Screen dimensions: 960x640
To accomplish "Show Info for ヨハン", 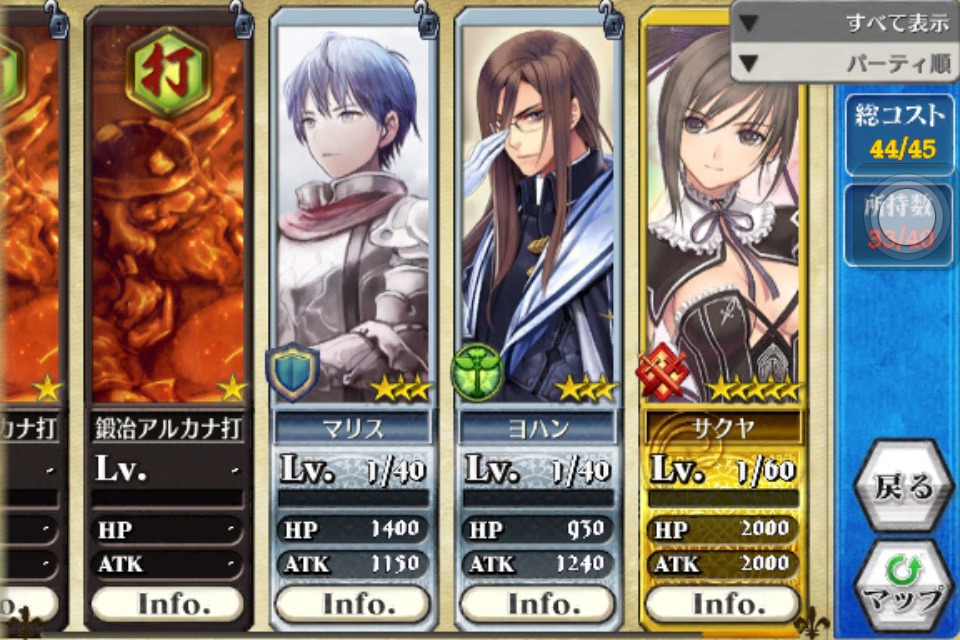I will pos(538,604).
